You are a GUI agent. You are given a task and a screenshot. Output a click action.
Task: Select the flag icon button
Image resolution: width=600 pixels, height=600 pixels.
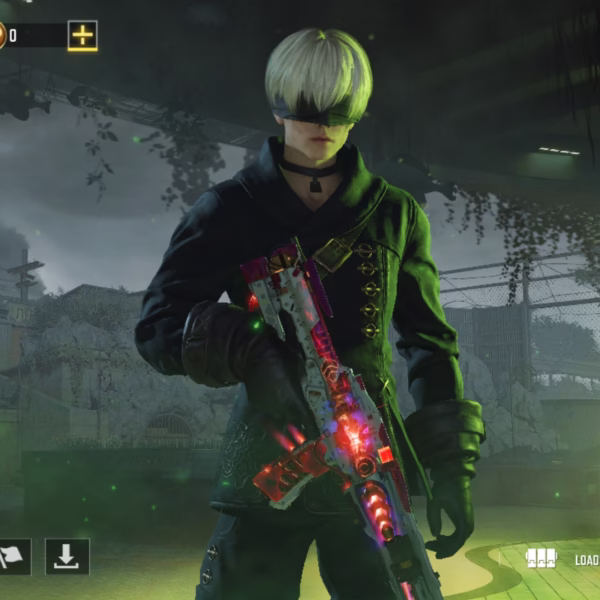(13, 557)
